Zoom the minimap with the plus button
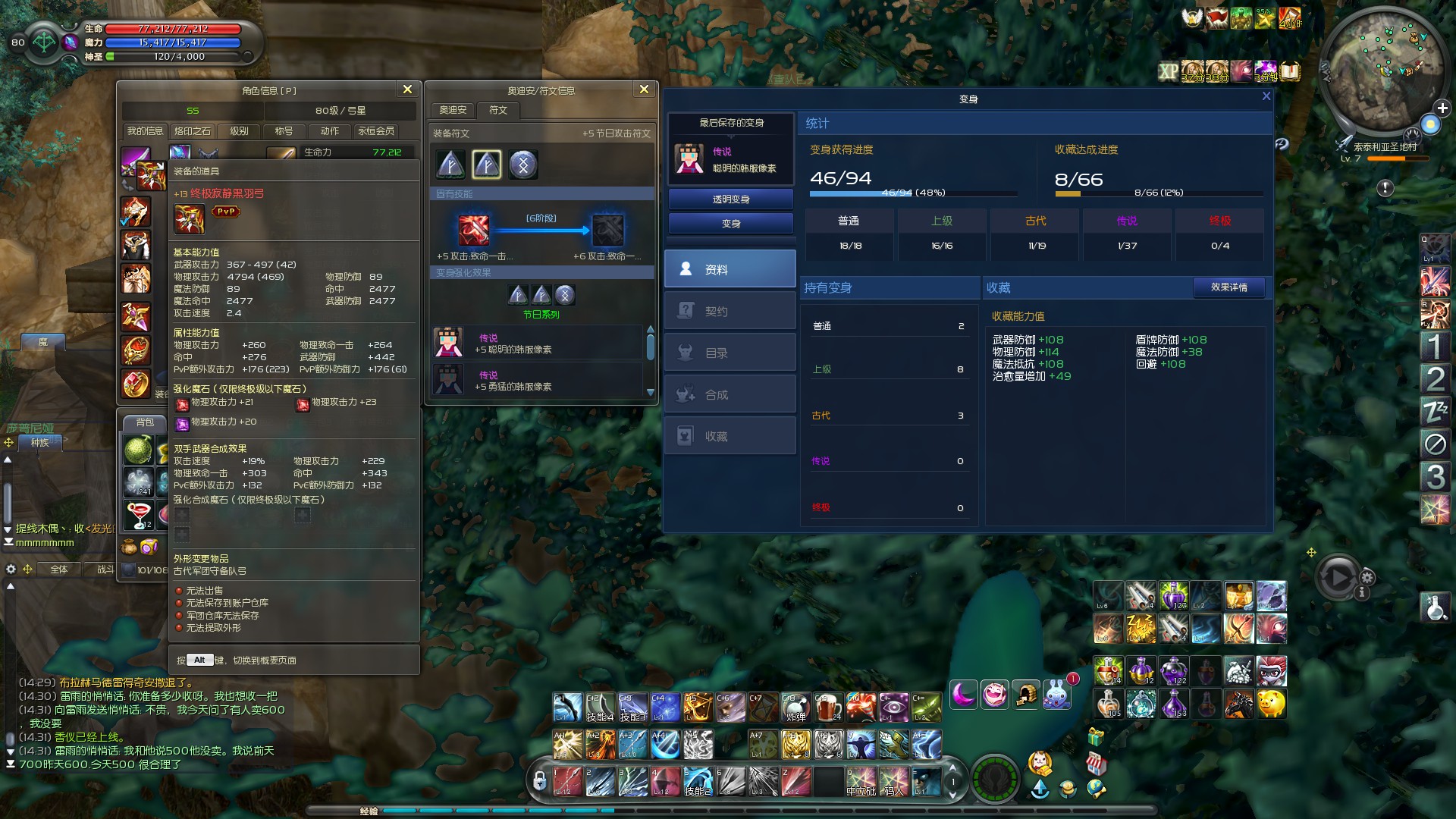Viewport: 1456px width, 819px height. click(1442, 108)
